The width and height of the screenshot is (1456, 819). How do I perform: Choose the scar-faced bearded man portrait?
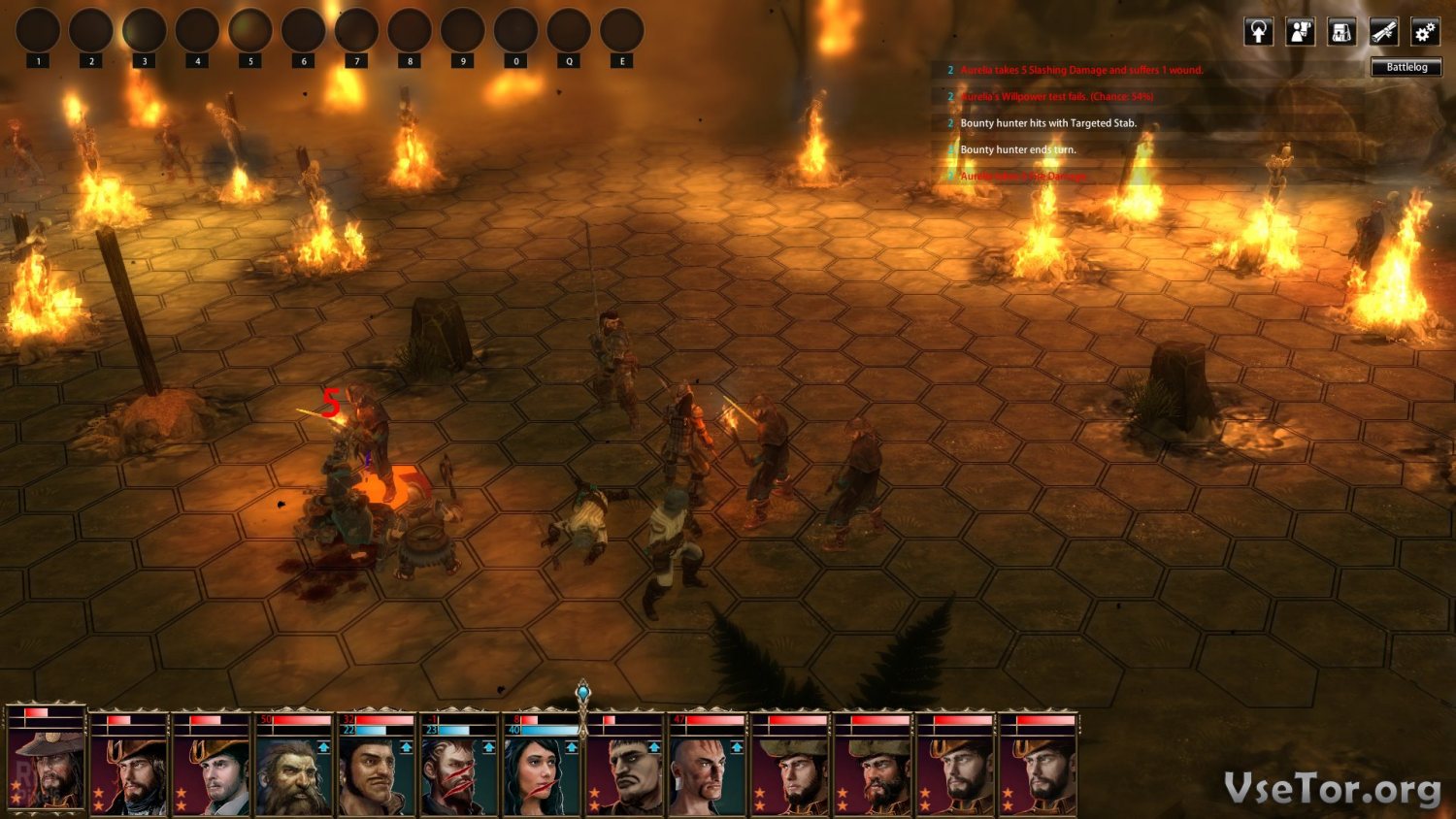458,773
